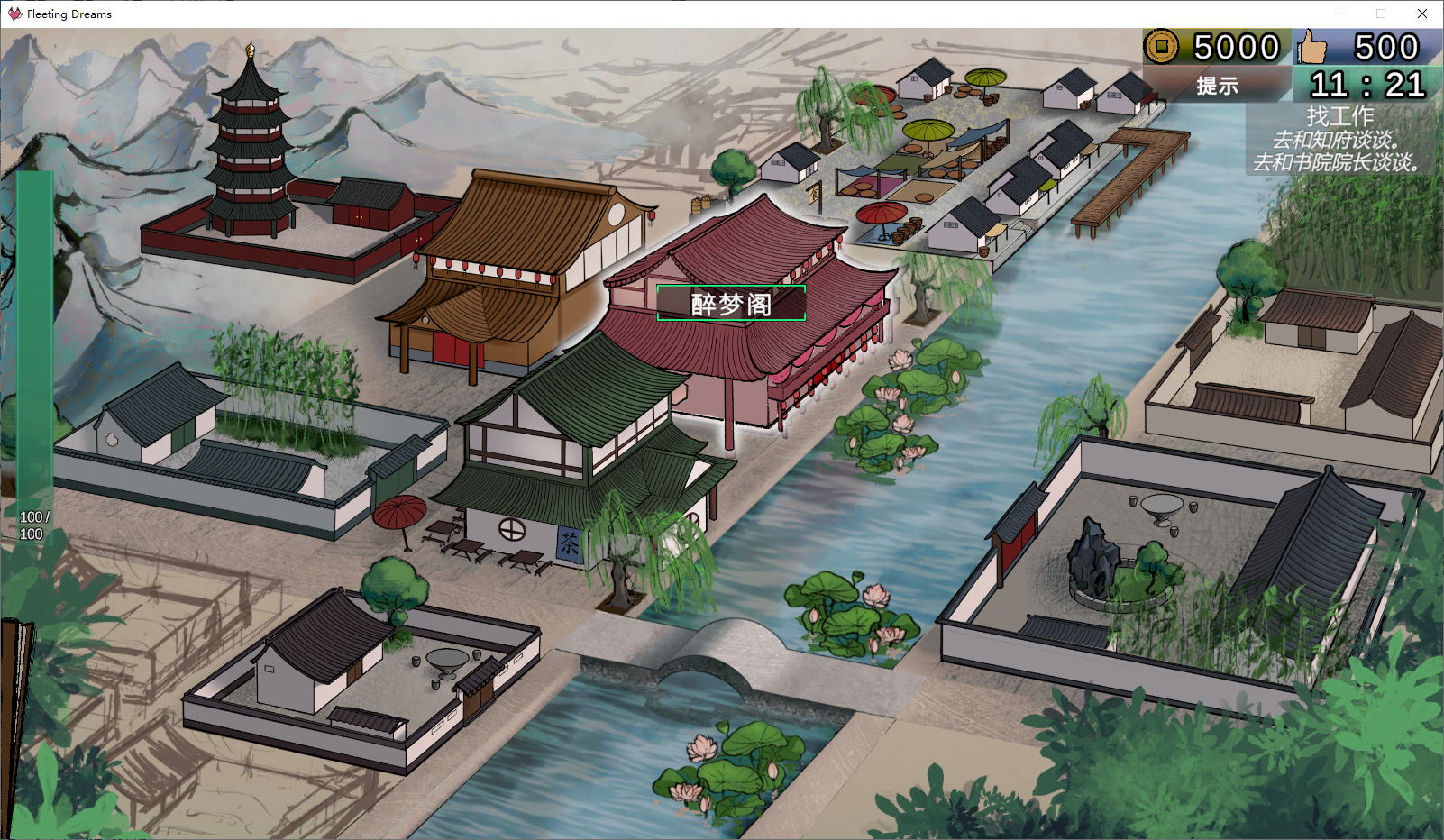Open the 找工作 quest tracker
This screenshot has height=840, width=1444.
click(1339, 116)
